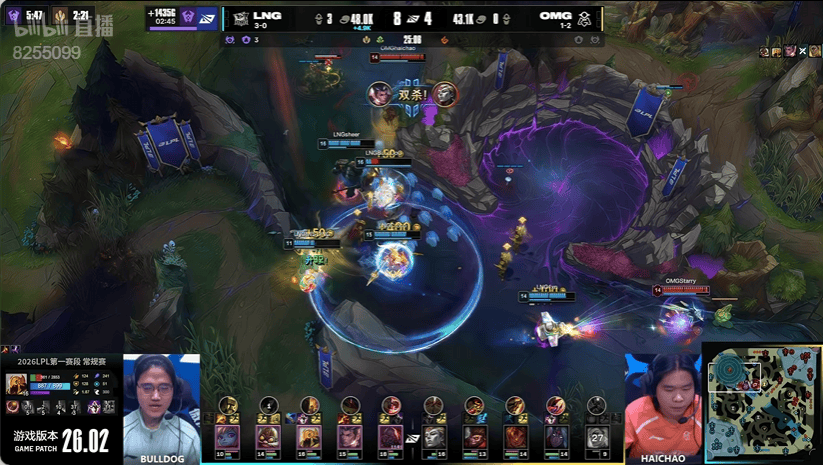Choose the level 15 champion portrait

click(x=350, y=437)
